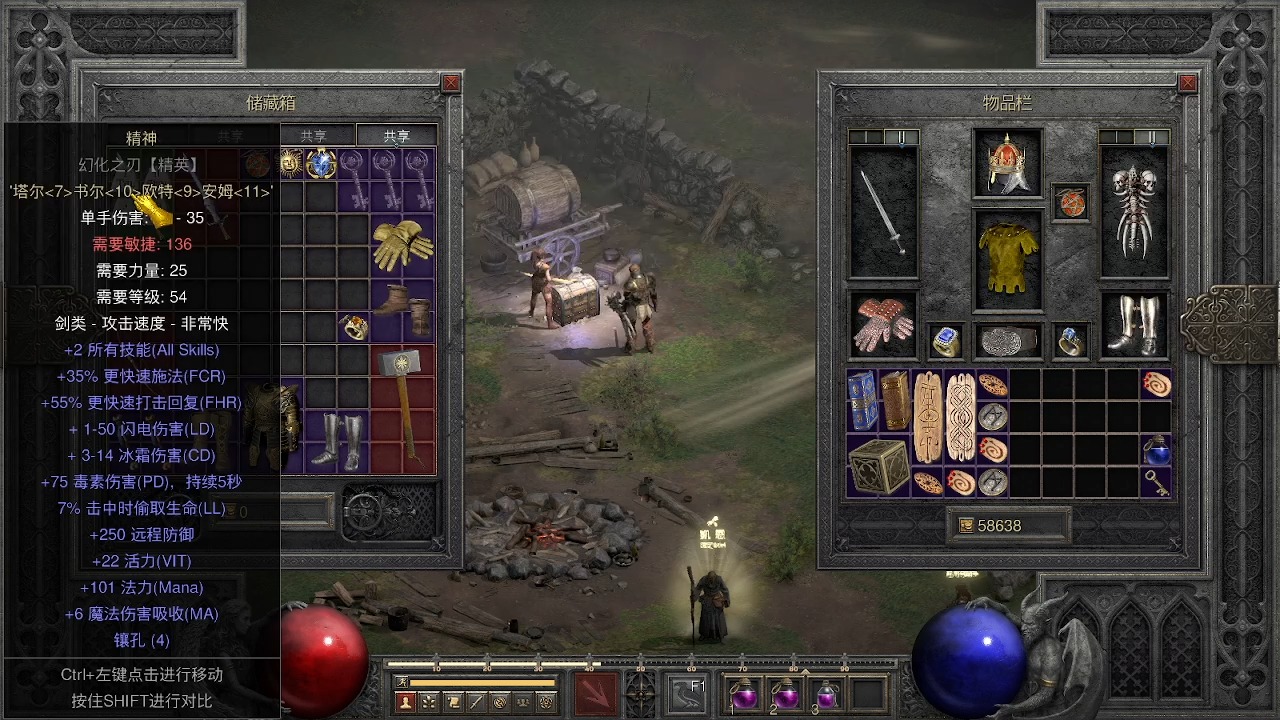
Task: Choose the equipped amulet slot
Action: pos(1071,203)
